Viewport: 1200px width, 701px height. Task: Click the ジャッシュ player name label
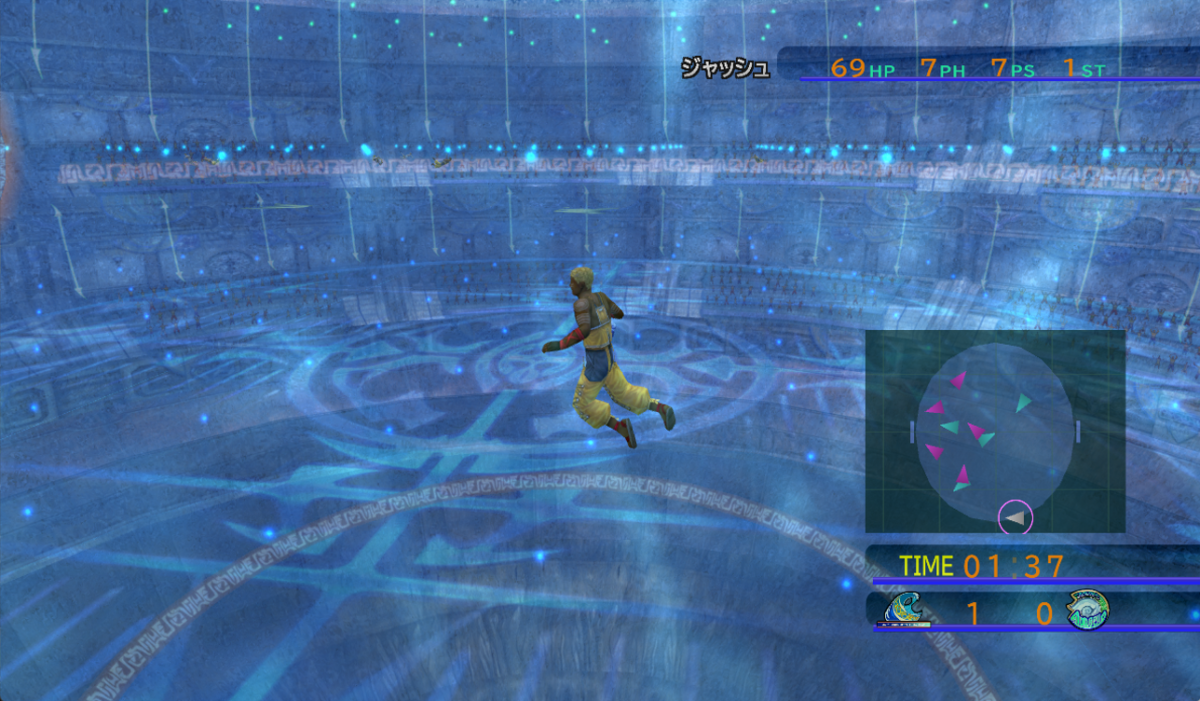point(725,68)
